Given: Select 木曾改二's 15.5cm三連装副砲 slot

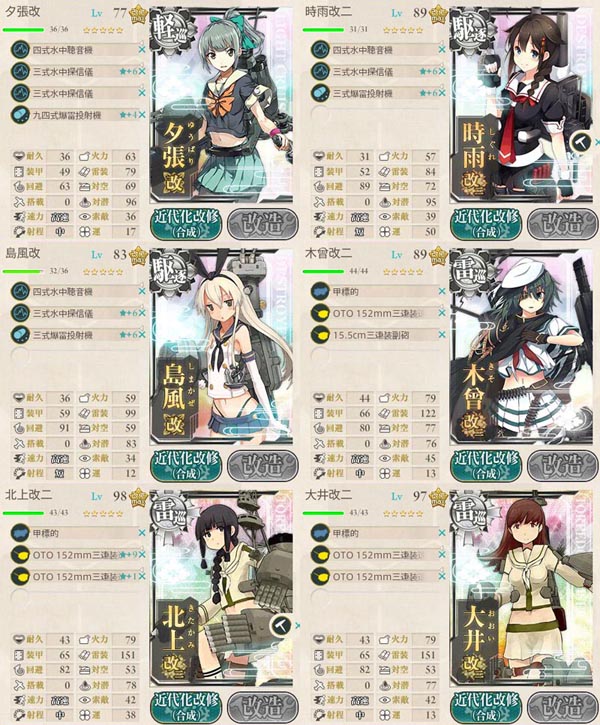Looking at the screenshot, I should pos(375,335).
